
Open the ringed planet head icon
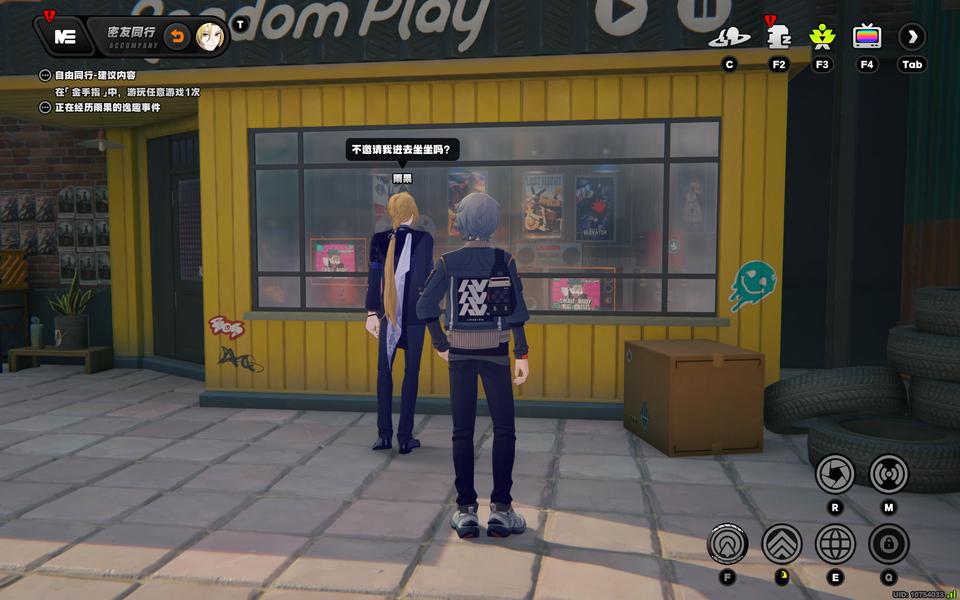coord(729,38)
